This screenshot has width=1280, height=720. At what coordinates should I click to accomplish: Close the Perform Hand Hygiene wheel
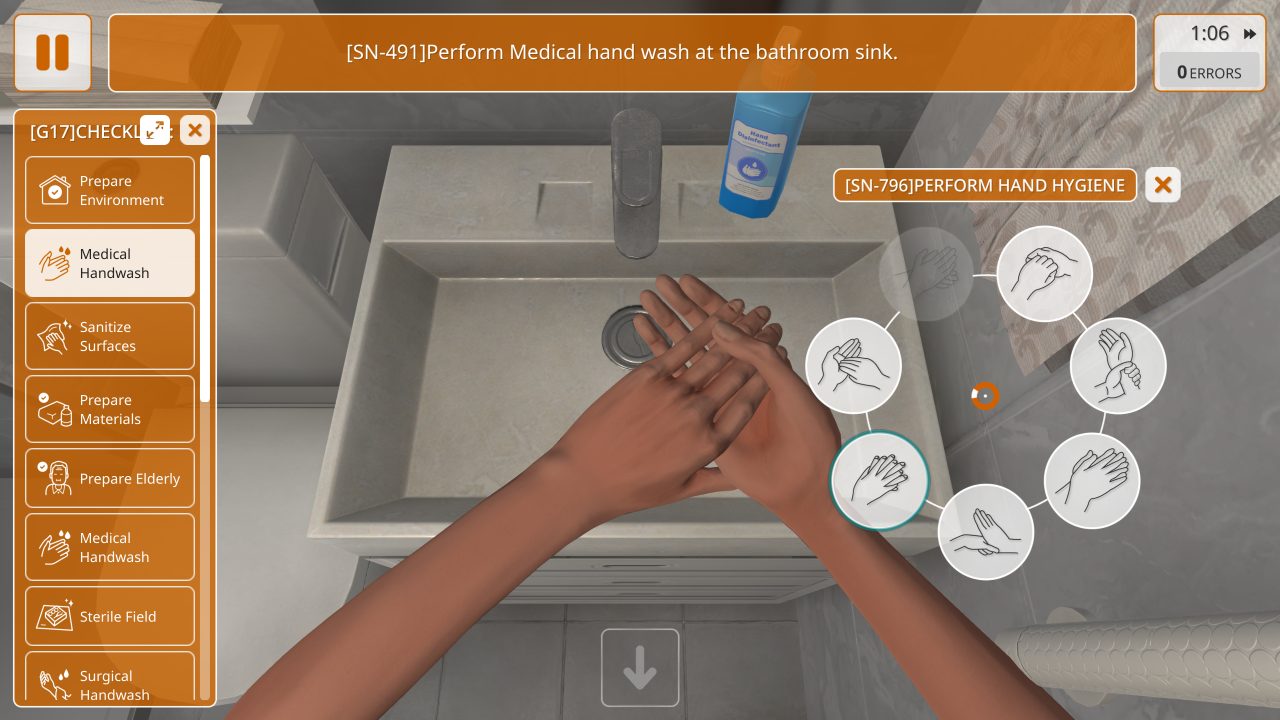(x=1163, y=185)
